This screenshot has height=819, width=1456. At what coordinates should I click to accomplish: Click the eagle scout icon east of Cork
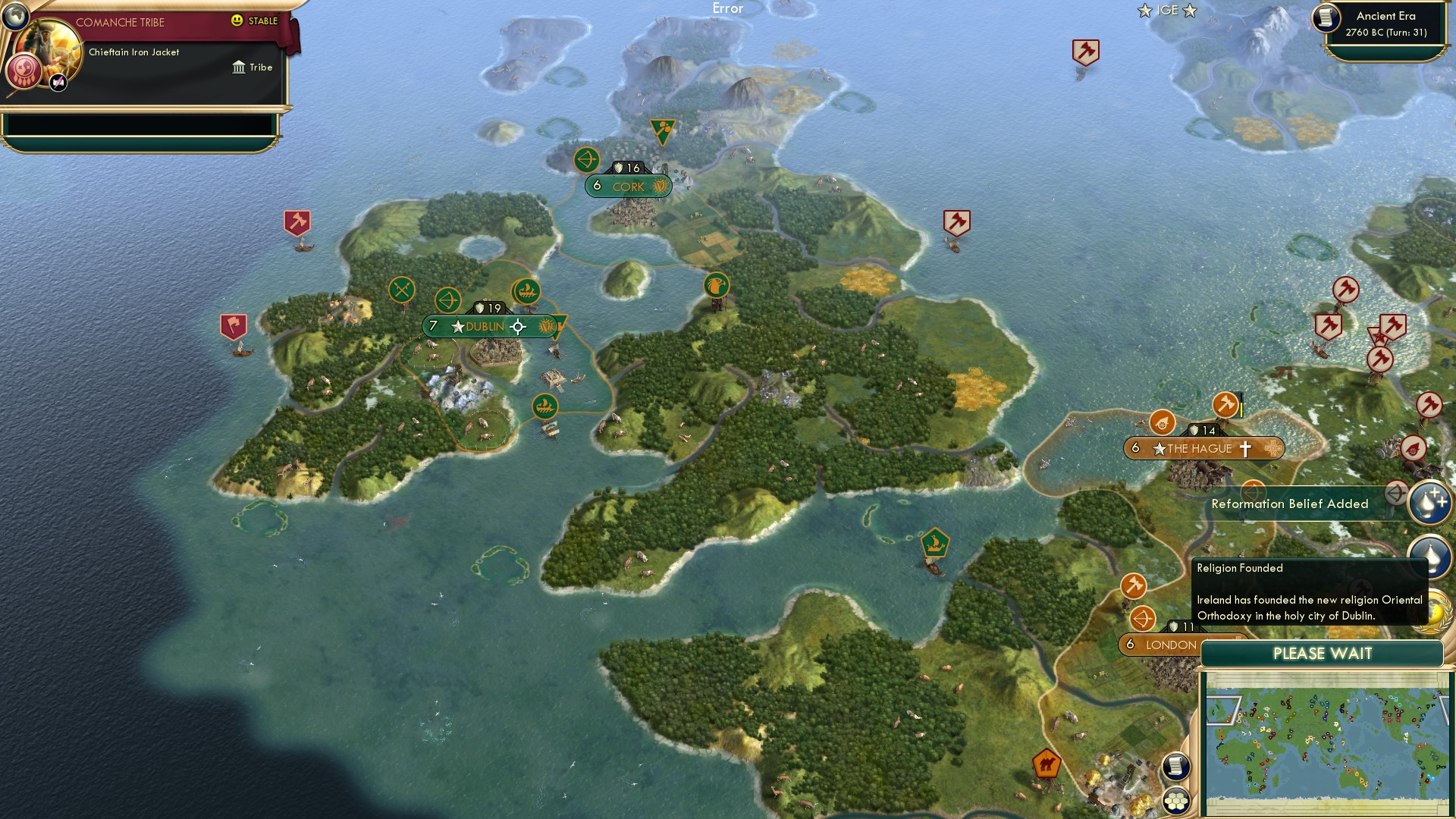point(715,287)
